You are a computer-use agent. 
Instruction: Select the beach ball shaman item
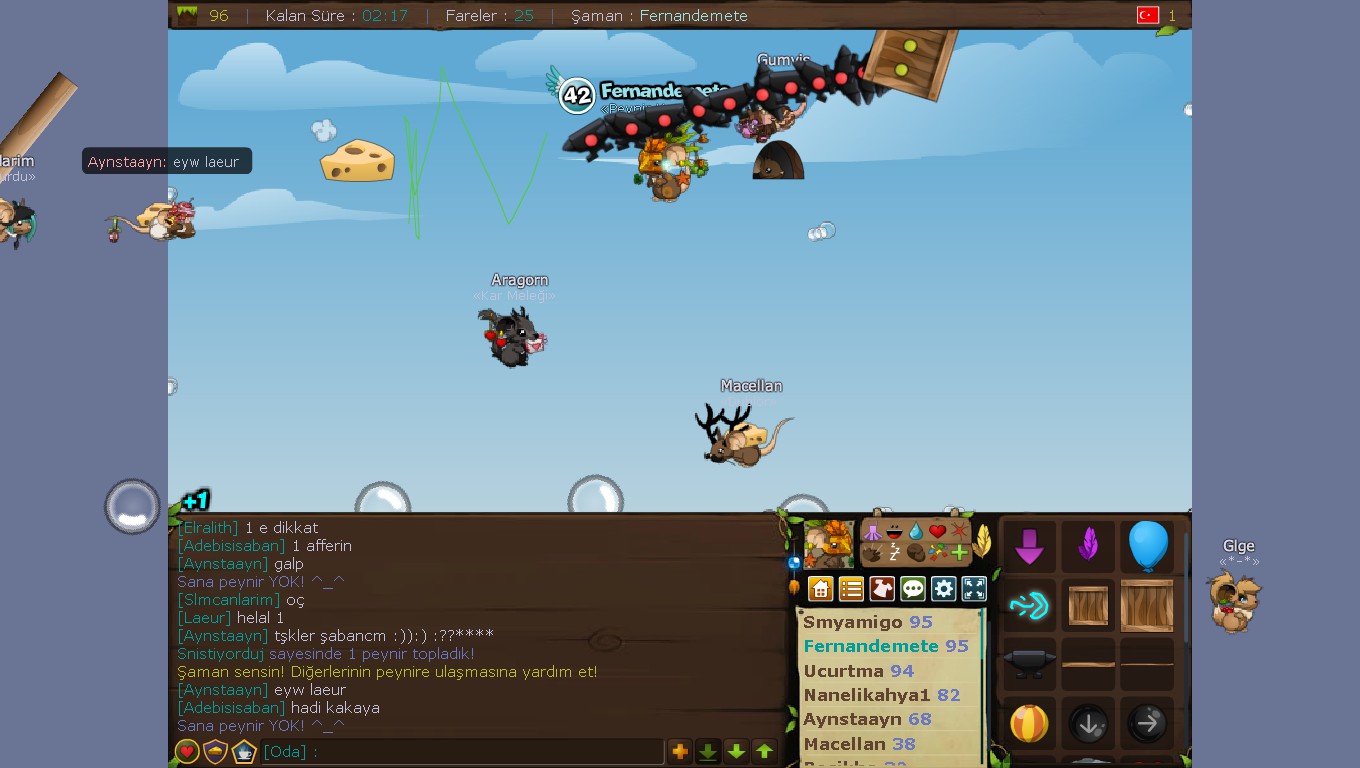pos(1029,721)
